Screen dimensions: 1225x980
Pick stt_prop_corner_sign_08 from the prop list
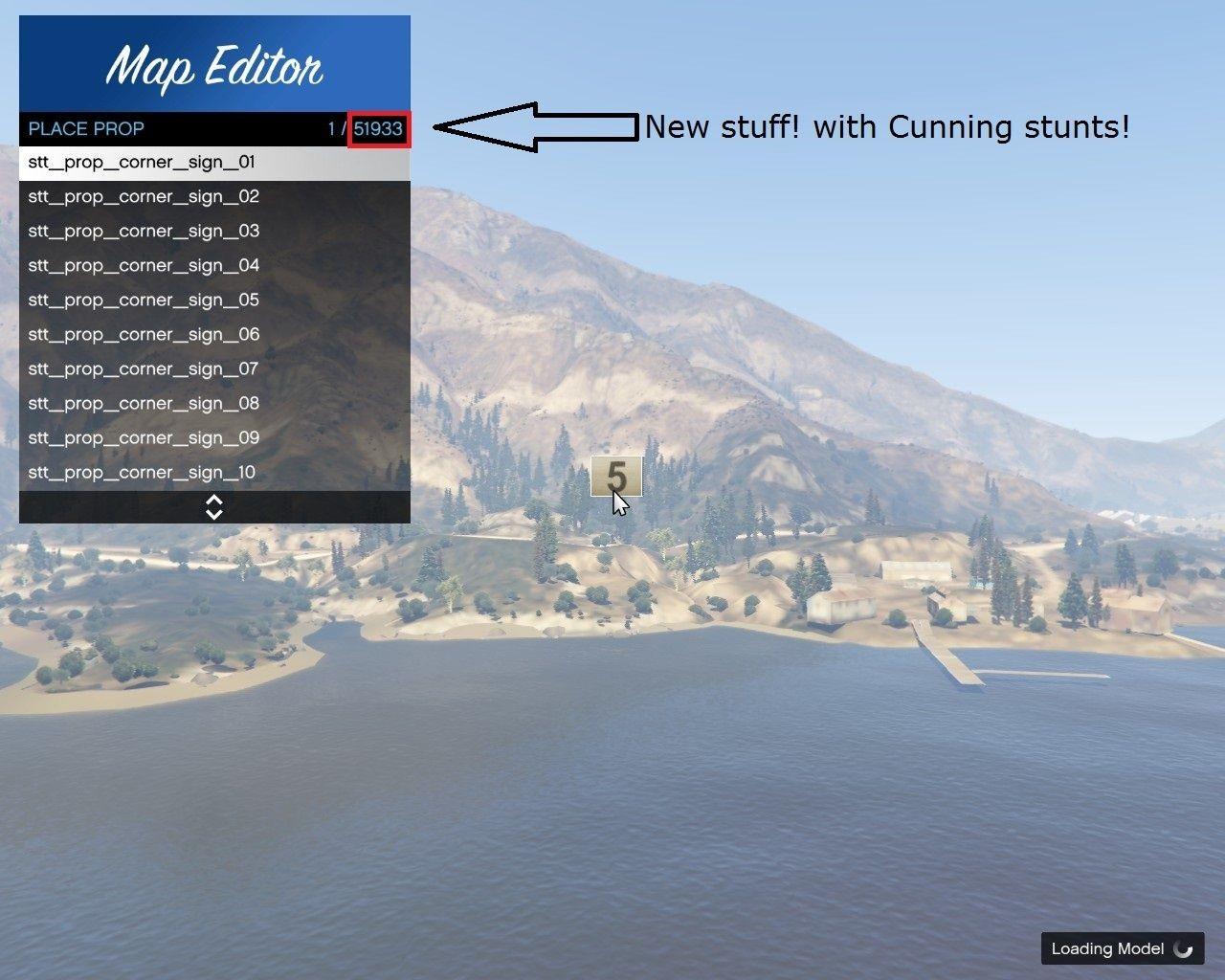coord(214,404)
